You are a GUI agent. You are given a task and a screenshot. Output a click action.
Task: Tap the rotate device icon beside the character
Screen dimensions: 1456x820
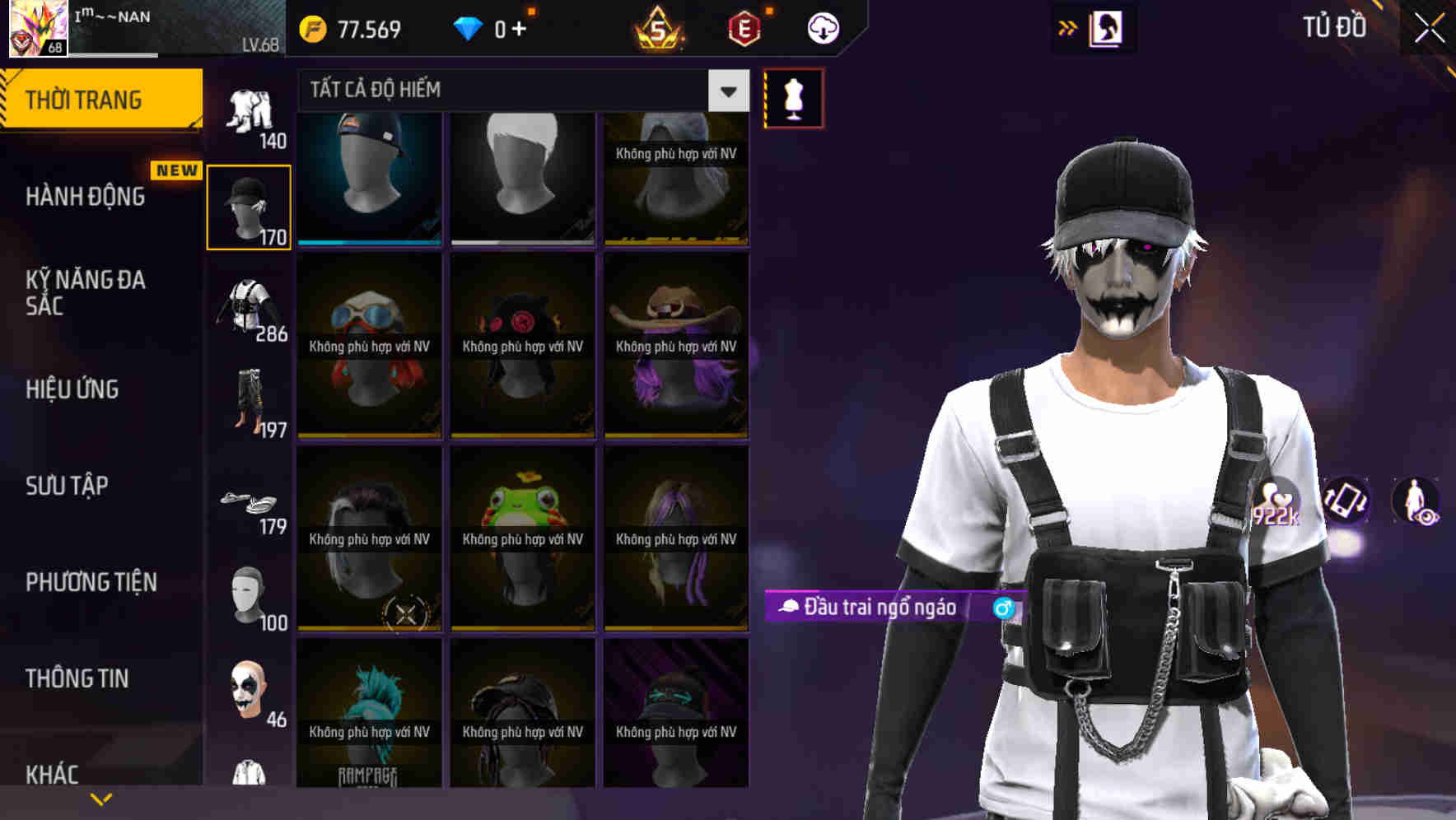tap(1344, 502)
